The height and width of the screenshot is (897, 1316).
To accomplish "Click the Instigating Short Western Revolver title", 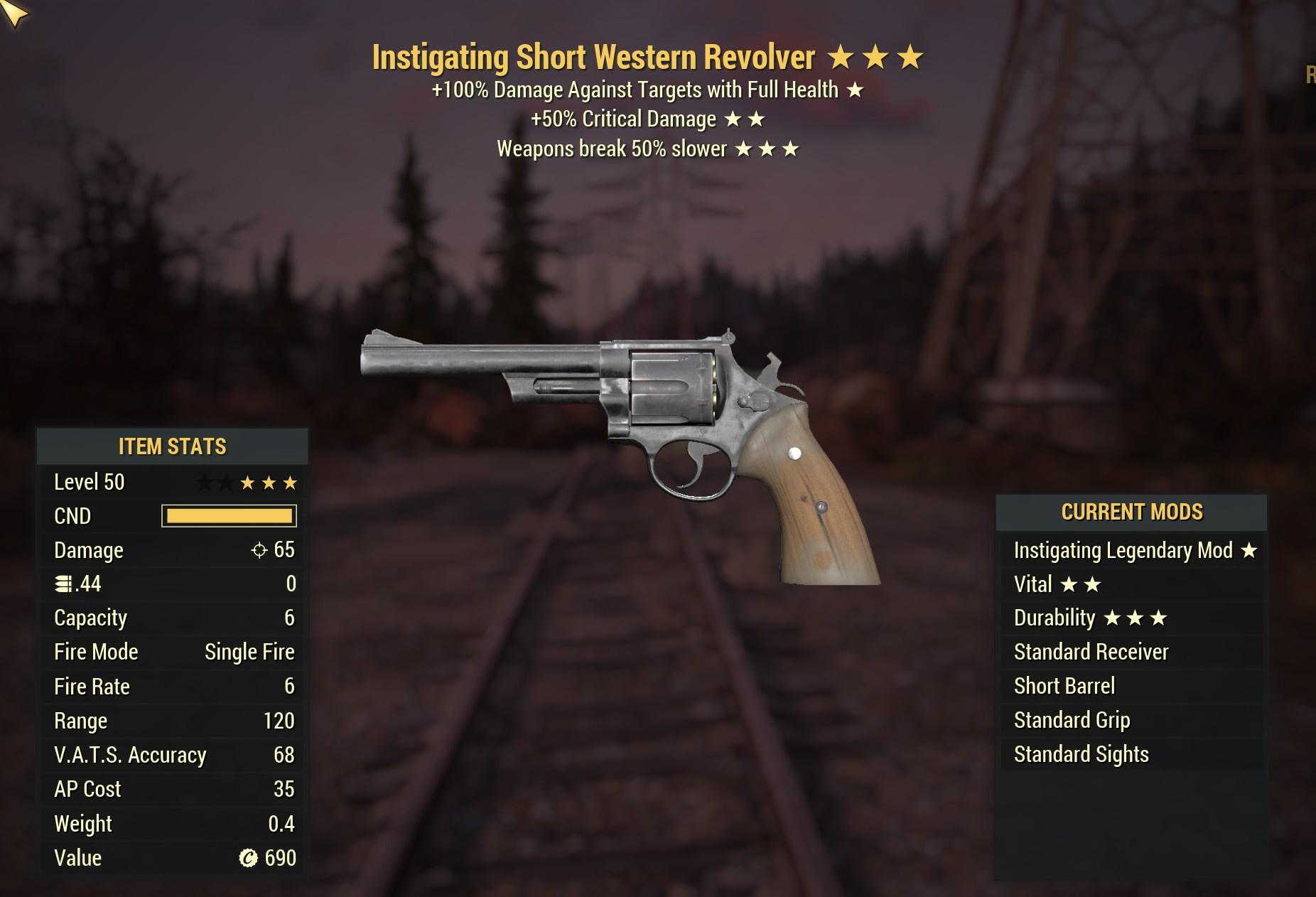I will 593,57.
